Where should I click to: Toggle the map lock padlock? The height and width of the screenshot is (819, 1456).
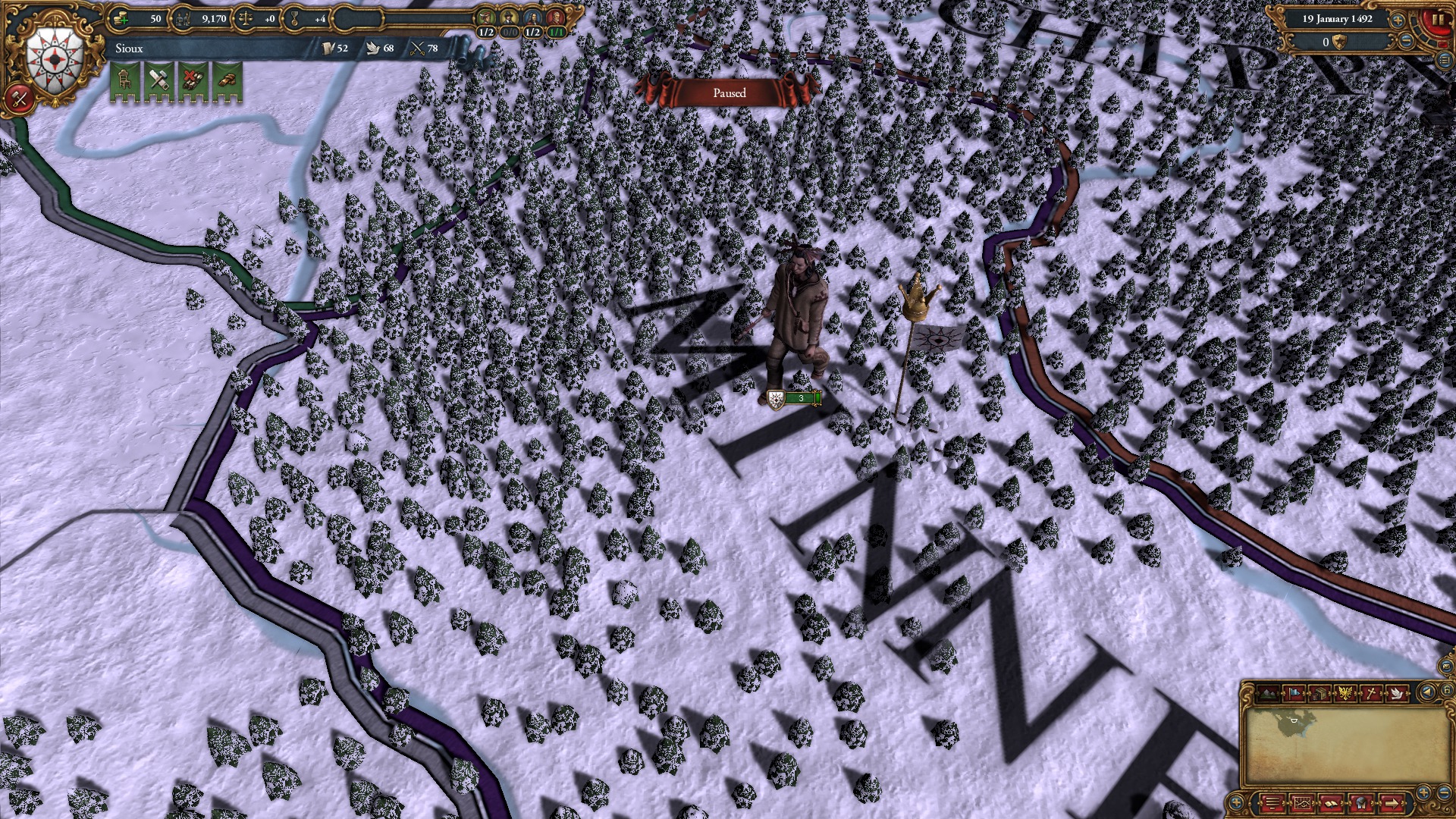point(1447,692)
